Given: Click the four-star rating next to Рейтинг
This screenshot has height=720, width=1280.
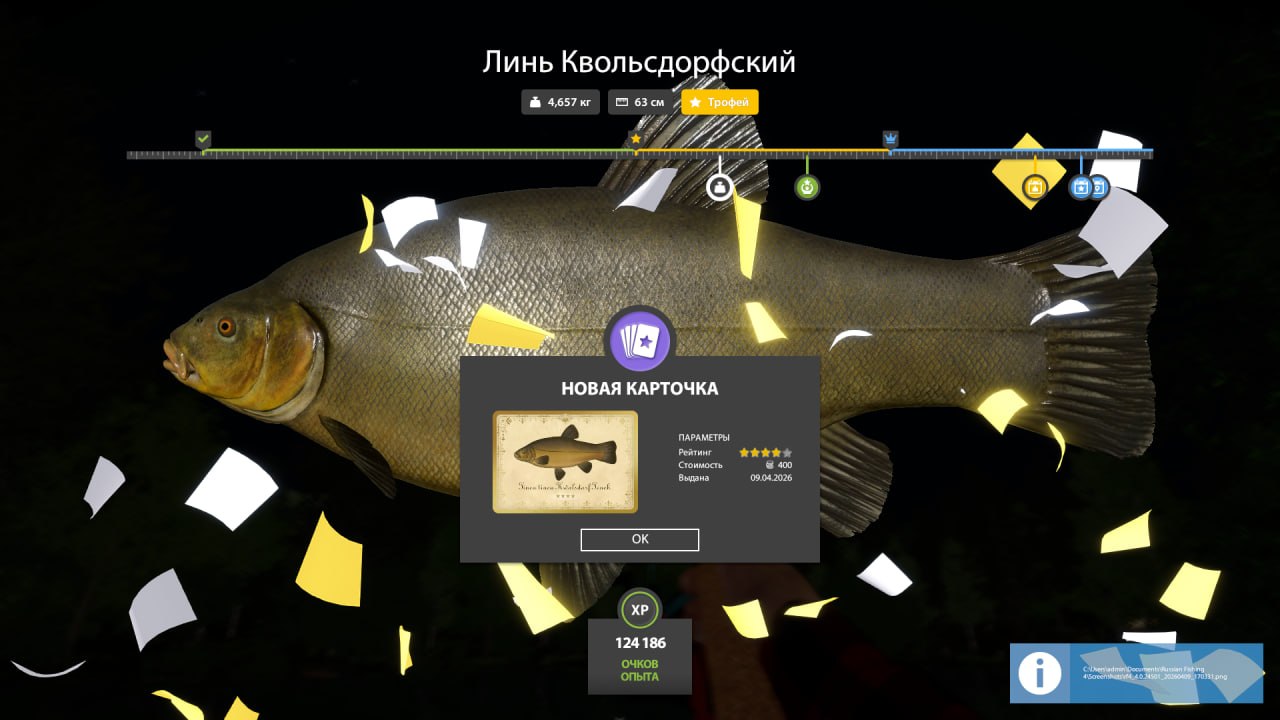Looking at the screenshot, I should 757,451.
